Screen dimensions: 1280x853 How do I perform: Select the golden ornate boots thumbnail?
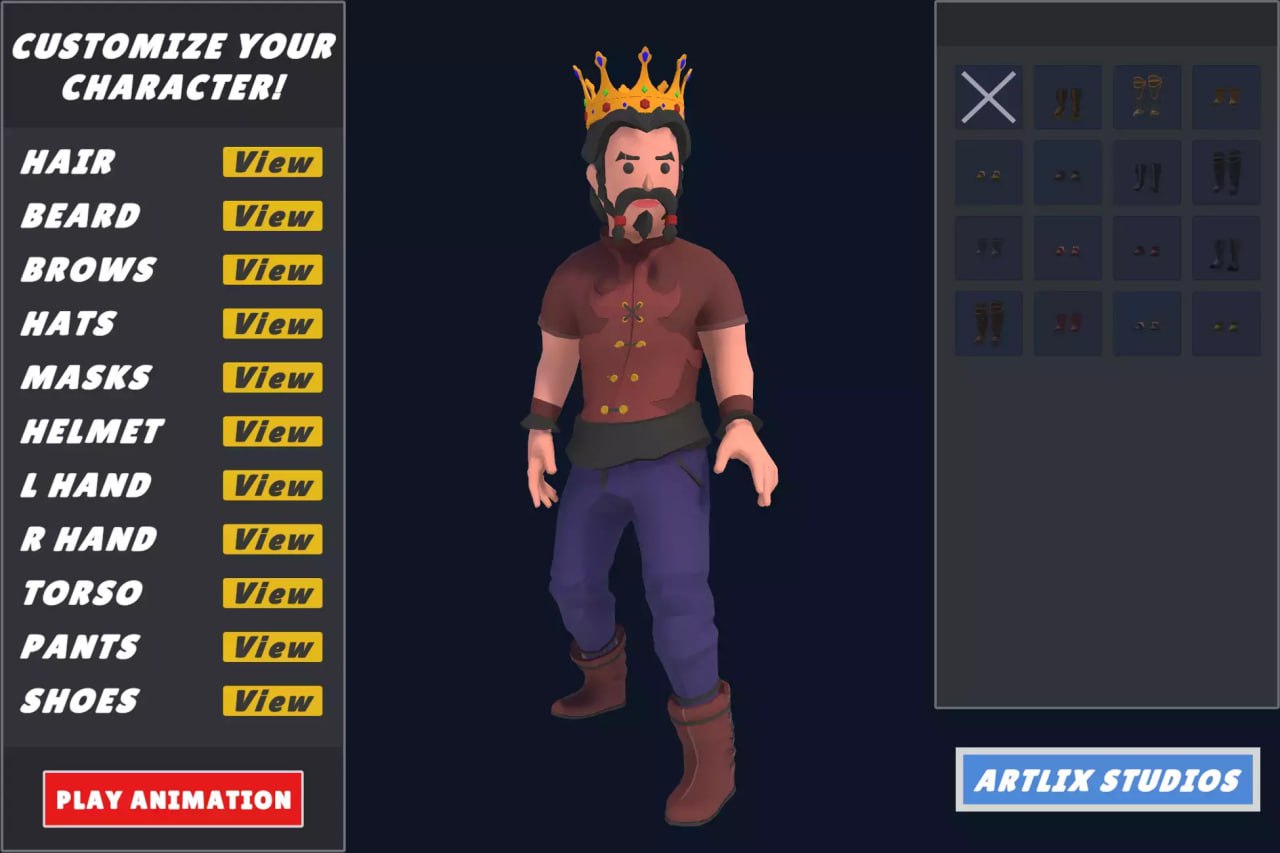click(1147, 97)
